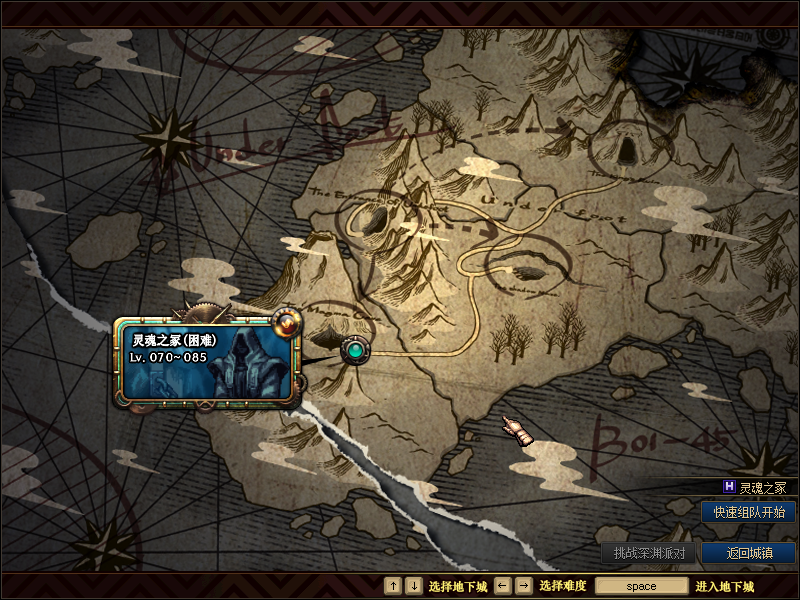800x600 pixels.
Task: Choose the 挑战深渊派对 abyss party button
Action: coord(649,553)
